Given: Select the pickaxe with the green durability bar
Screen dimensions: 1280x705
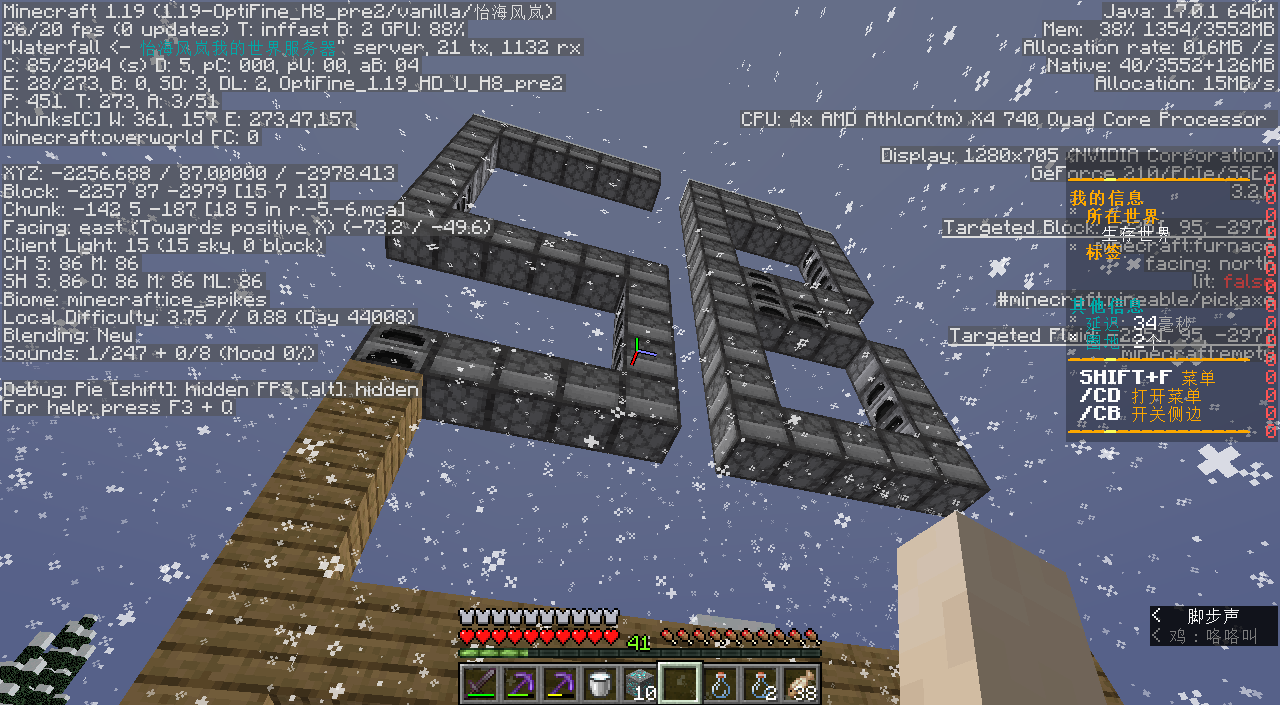Looking at the screenshot, I should [x=519, y=684].
